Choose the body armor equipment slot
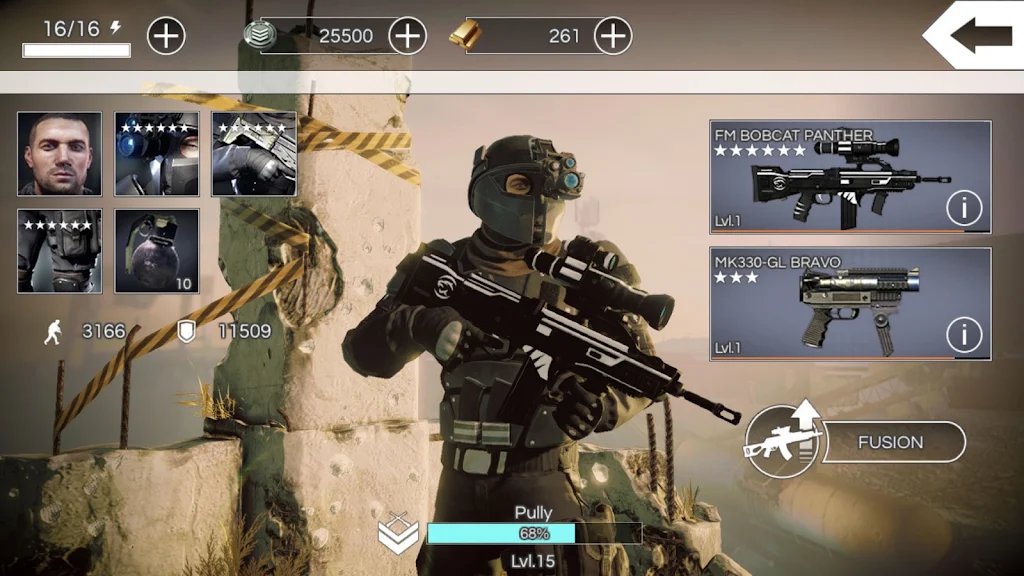This screenshot has height=576, width=1024. (59, 251)
